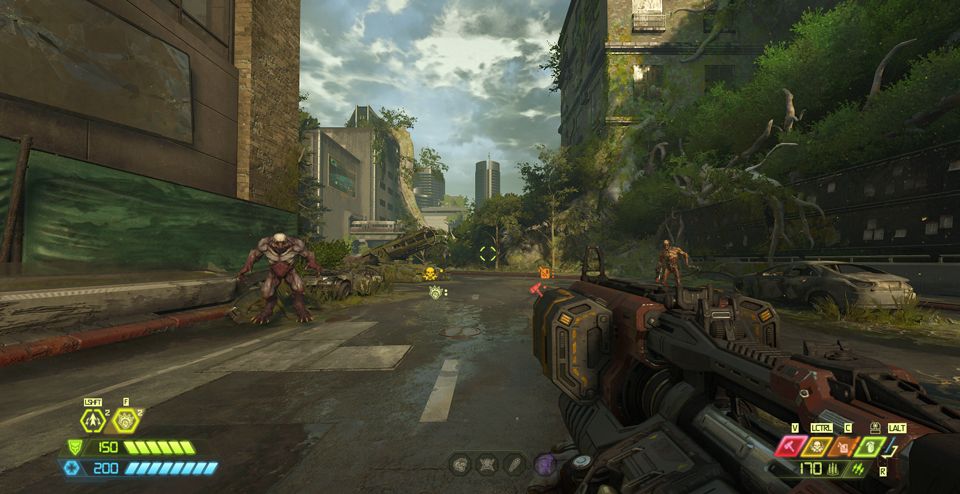Select the purple orb icon
This screenshot has height=494, width=960.
coord(544,463)
